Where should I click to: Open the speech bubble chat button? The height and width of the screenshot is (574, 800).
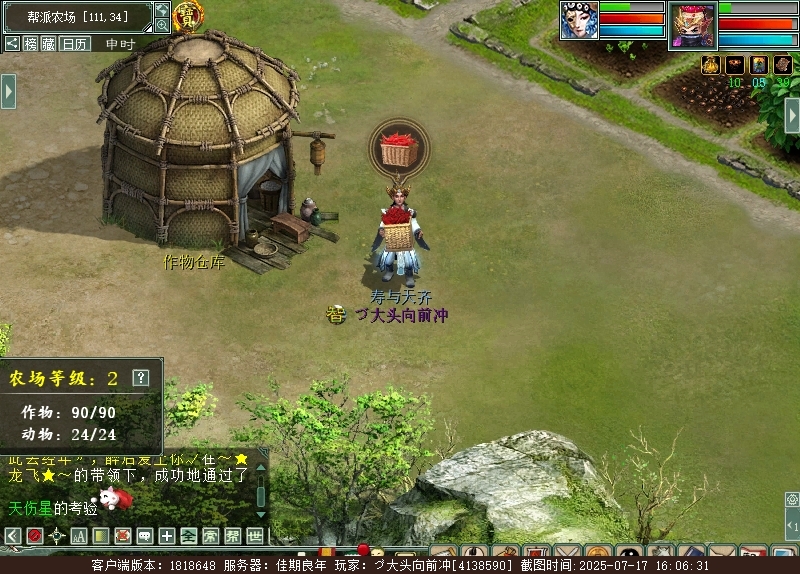pos(144,536)
